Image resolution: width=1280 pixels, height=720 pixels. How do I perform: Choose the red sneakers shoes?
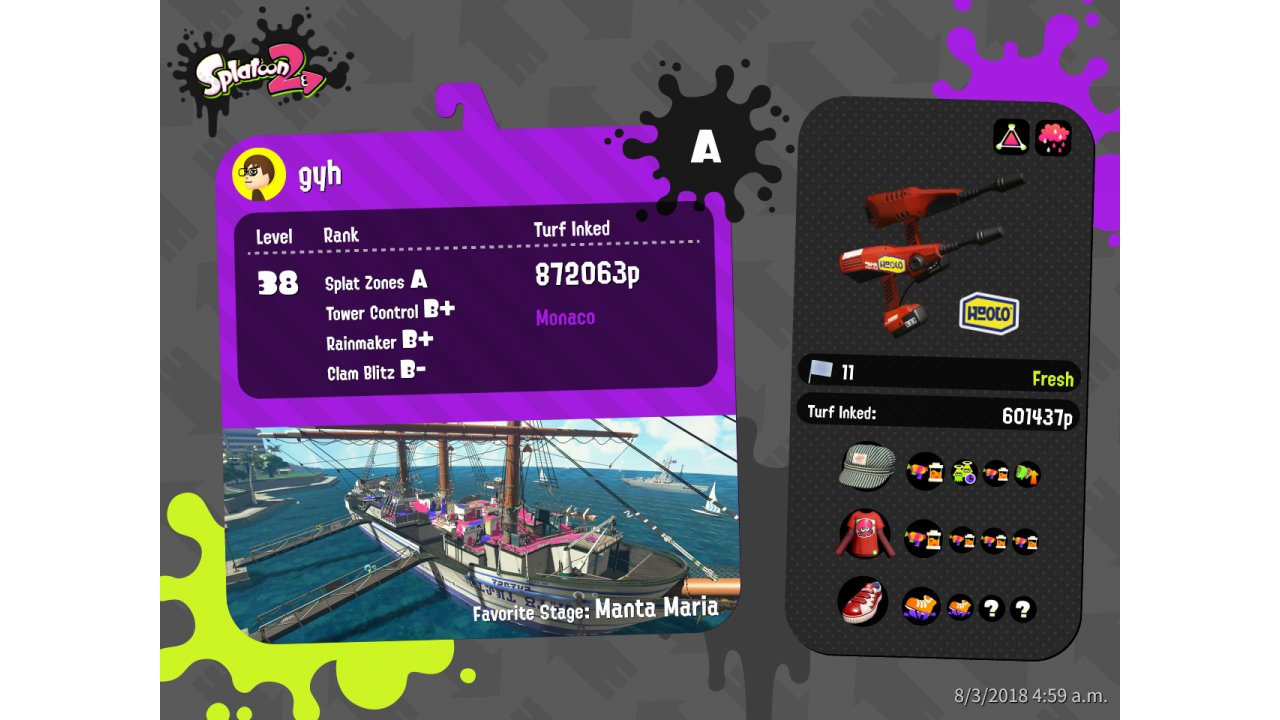[x=862, y=602]
